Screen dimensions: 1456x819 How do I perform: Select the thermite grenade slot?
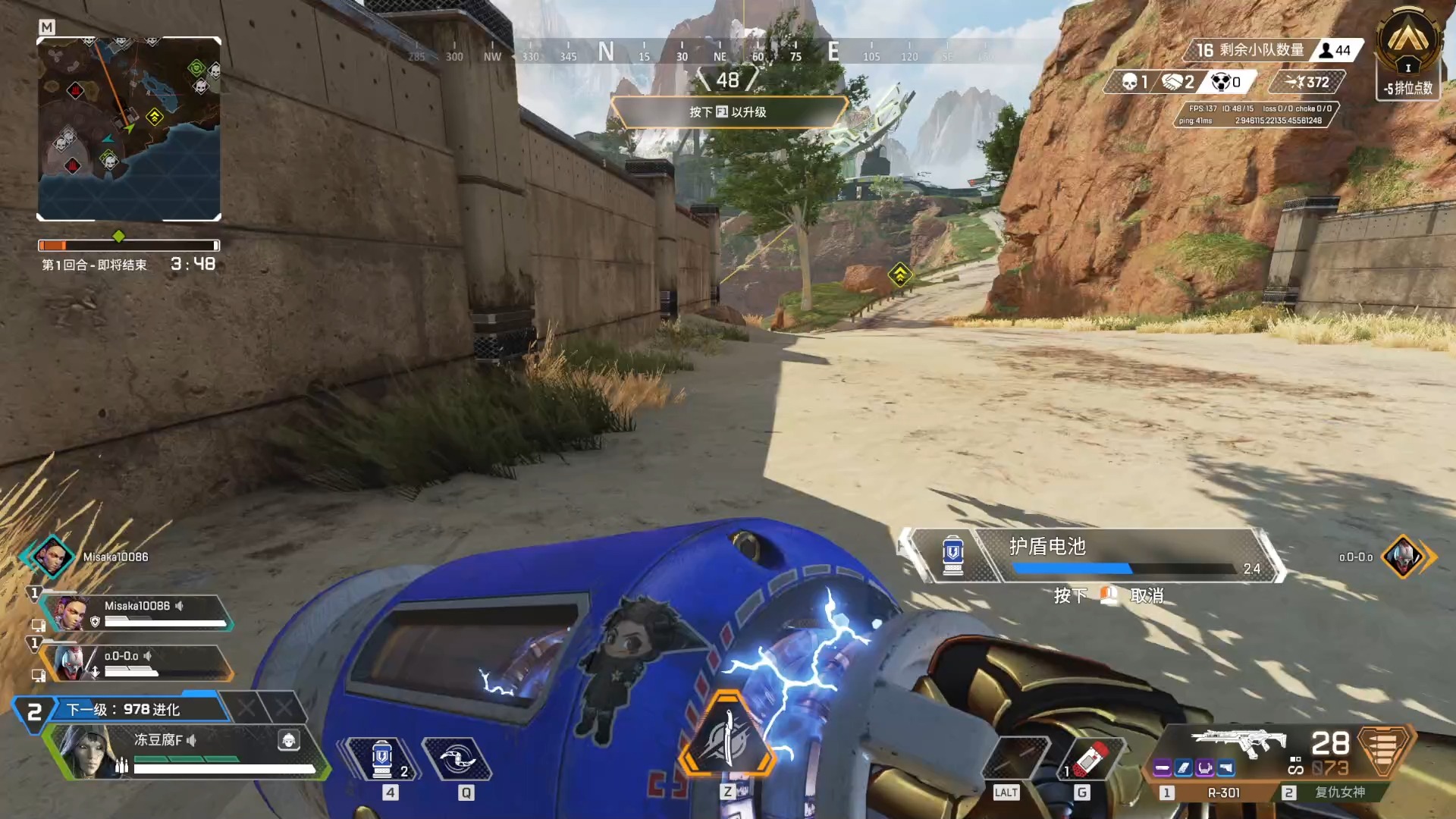1090,758
